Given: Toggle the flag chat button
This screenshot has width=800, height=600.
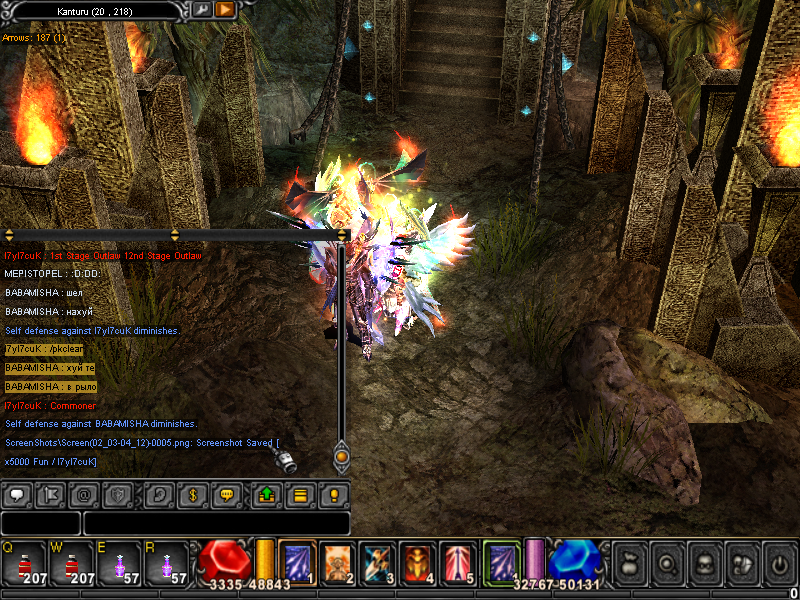Looking at the screenshot, I should [50, 494].
